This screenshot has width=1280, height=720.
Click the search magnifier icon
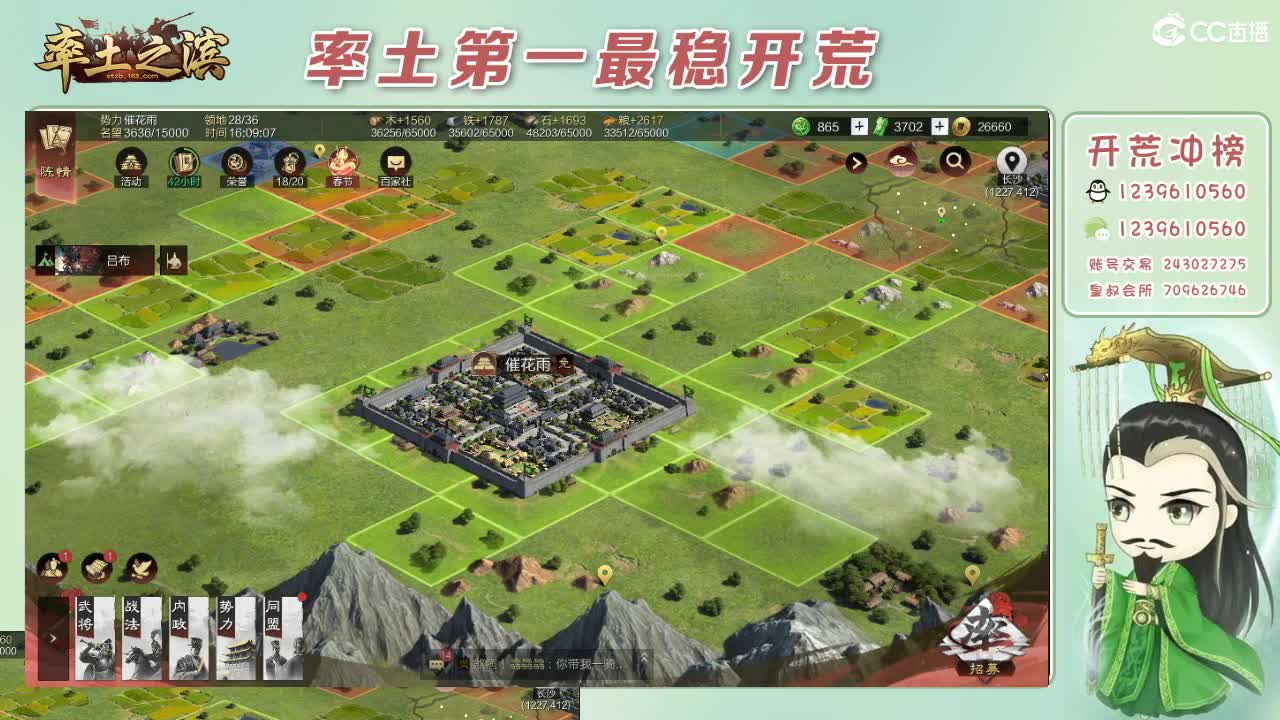pyautogui.click(x=953, y=160)
